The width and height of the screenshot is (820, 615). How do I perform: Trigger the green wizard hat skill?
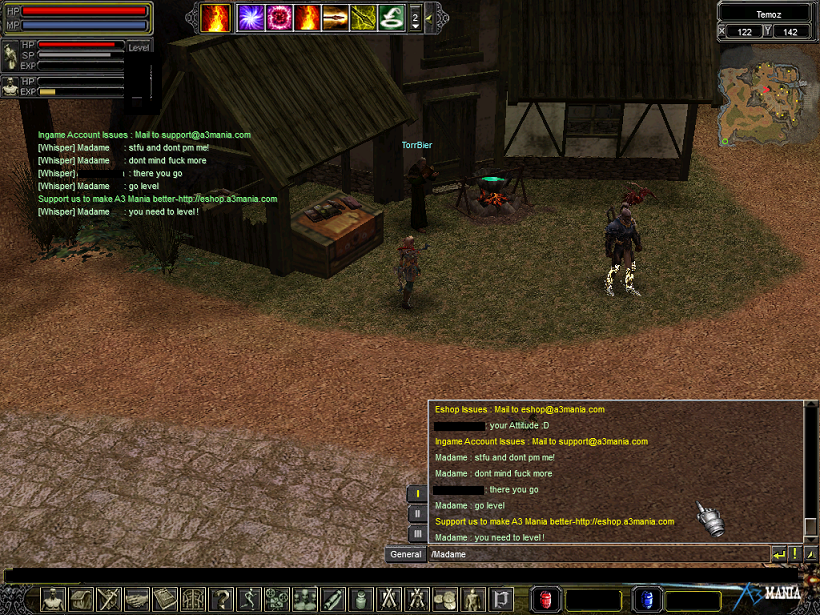(391, 18)
